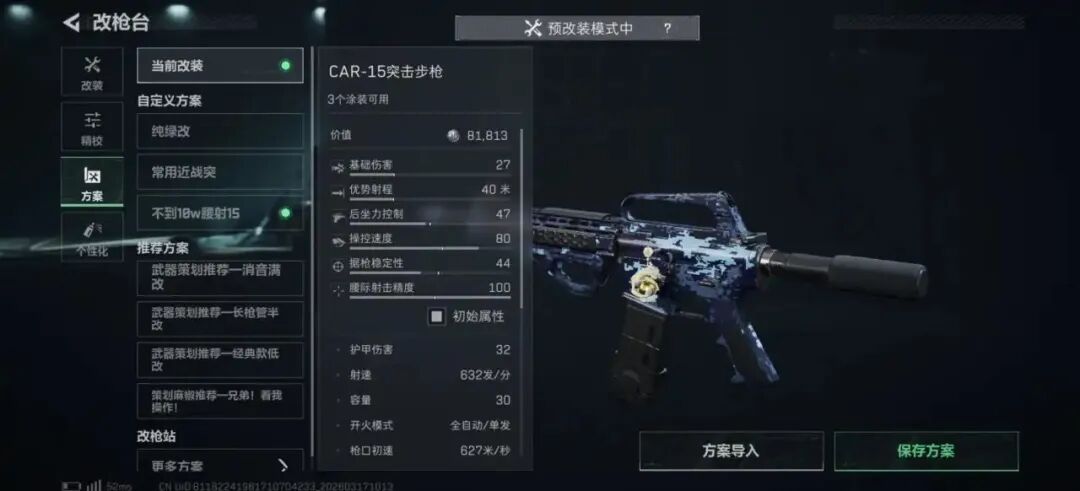Pick the recommended 经典款低改 scheme
Viewport: 1080px width, 491px height.
[x=220, y=360]
